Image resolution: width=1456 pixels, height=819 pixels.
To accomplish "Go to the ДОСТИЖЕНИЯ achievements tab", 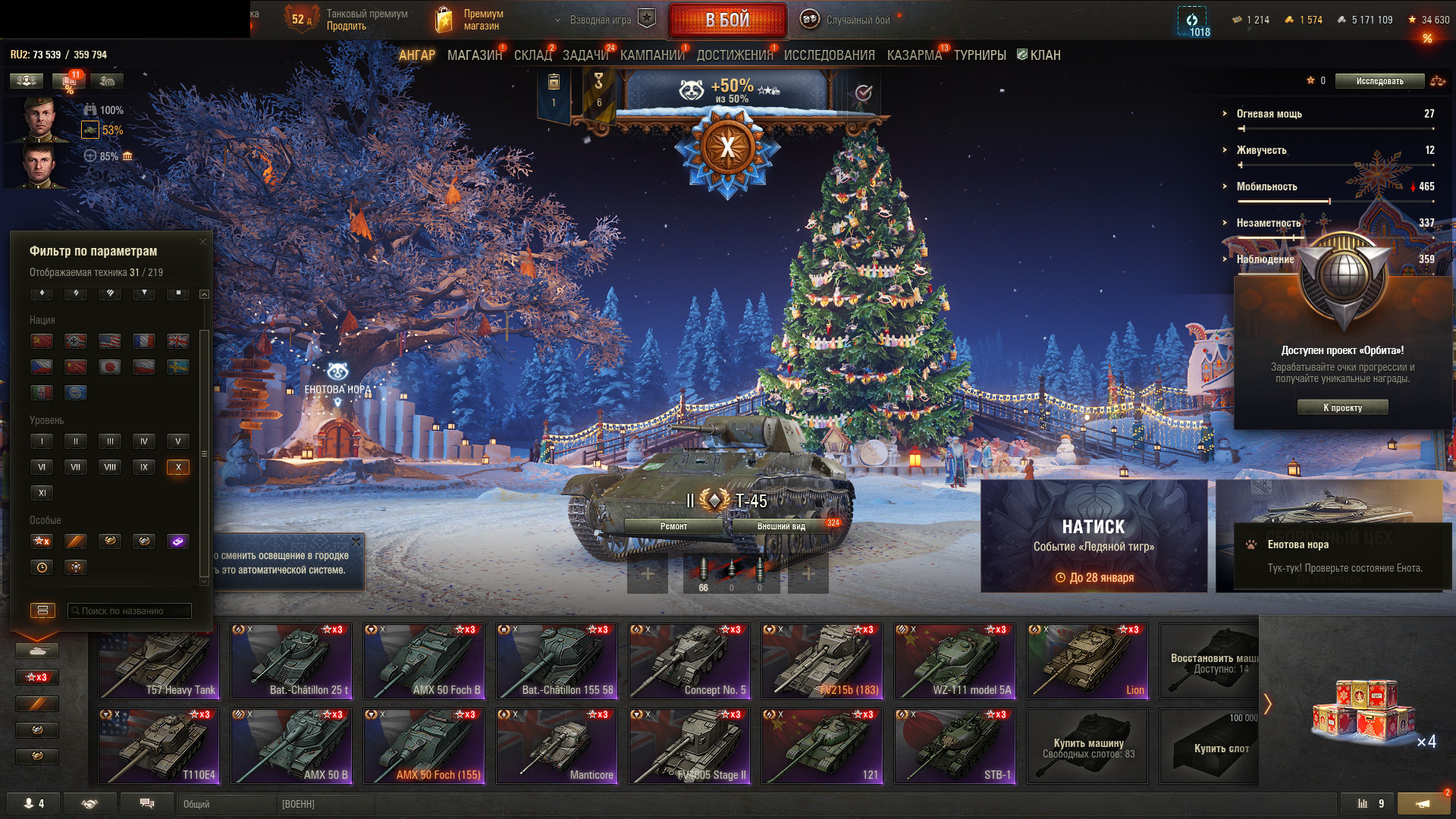I will point(734,55).
